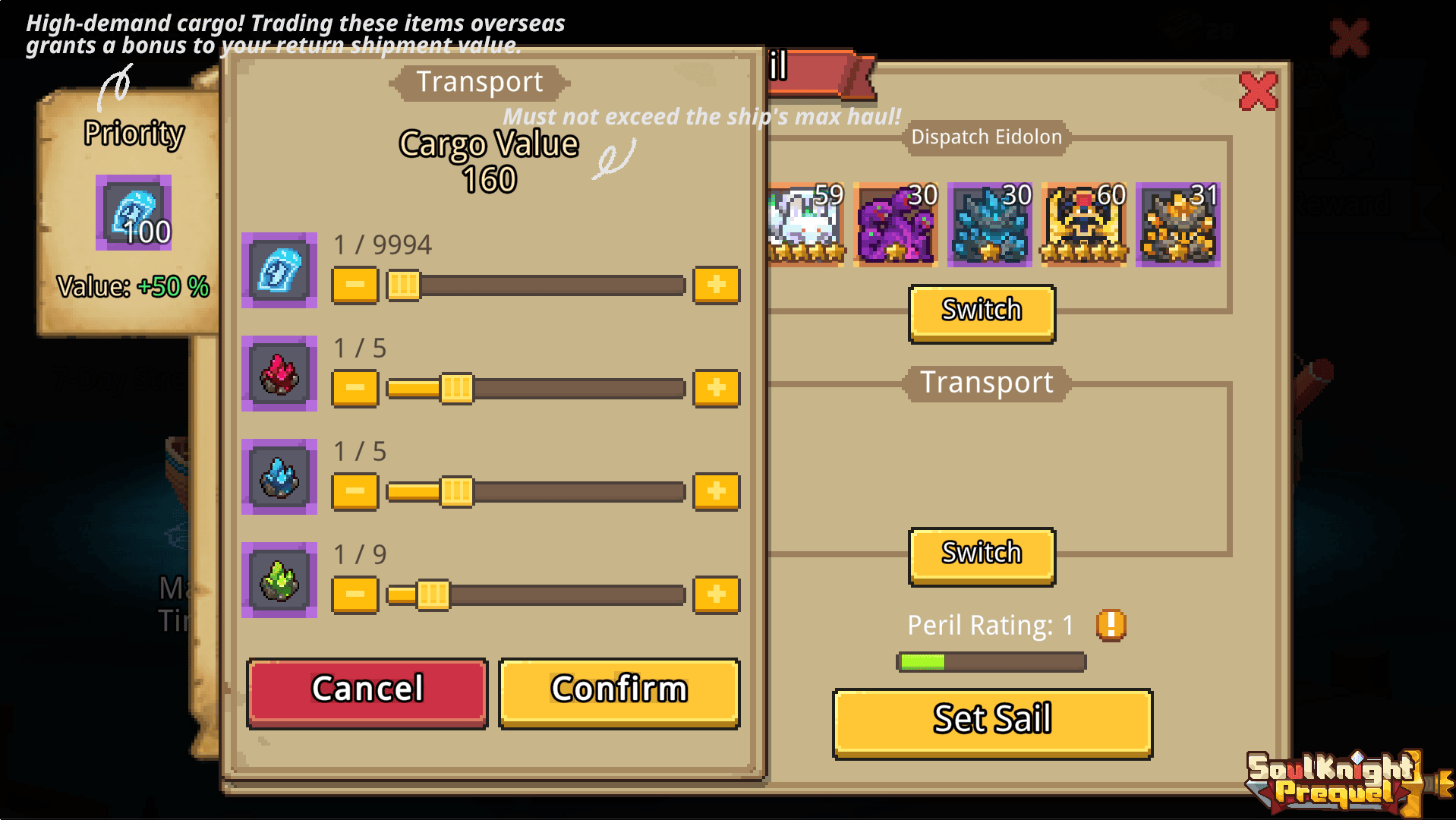This screenshot has width=1456, height=820.
Task: Cancel the transport dialog
Action: (366, 689)
